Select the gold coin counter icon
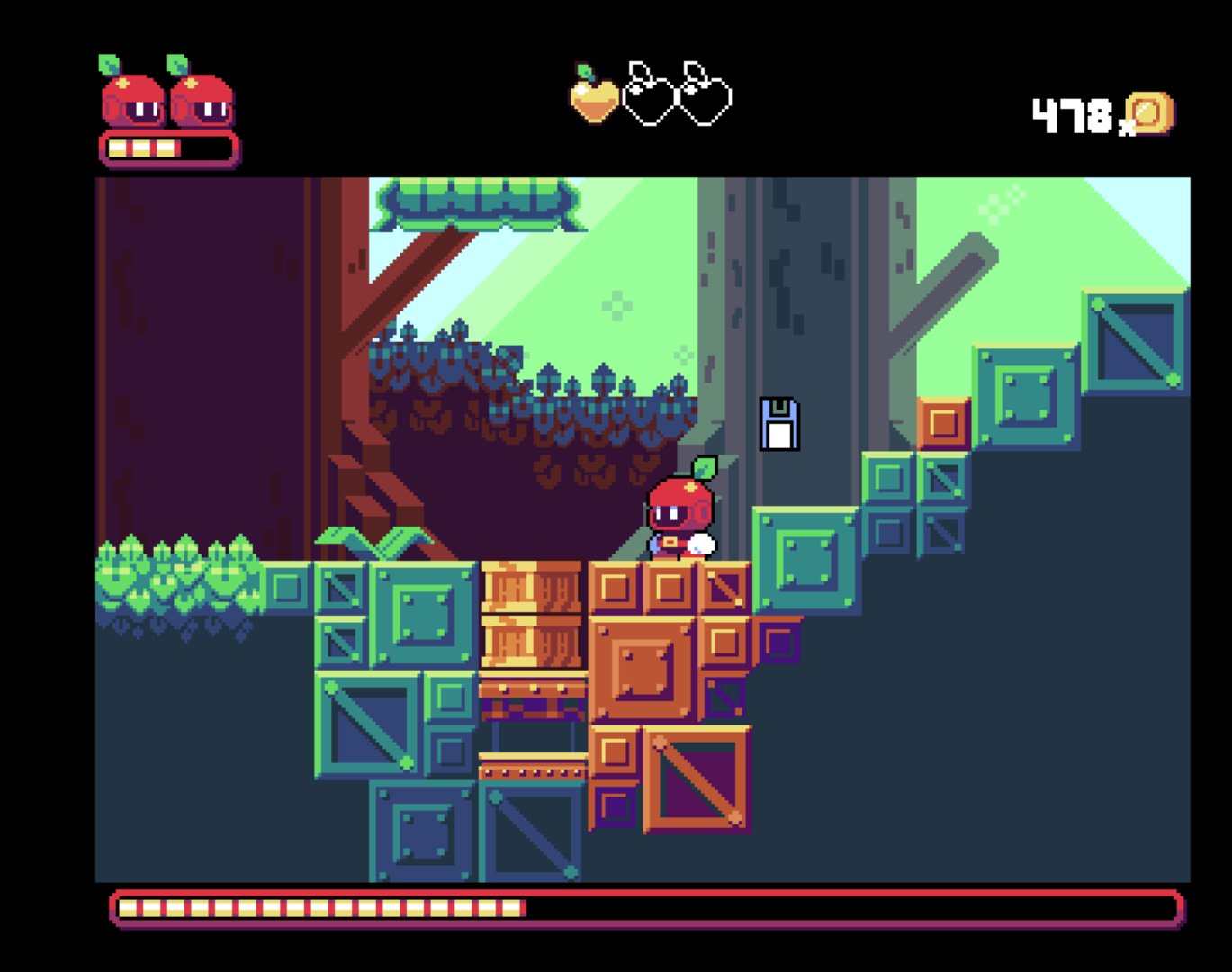The width and height of the screenshot is (1232, 972). pyautogui.click(x=1149, y=114)
